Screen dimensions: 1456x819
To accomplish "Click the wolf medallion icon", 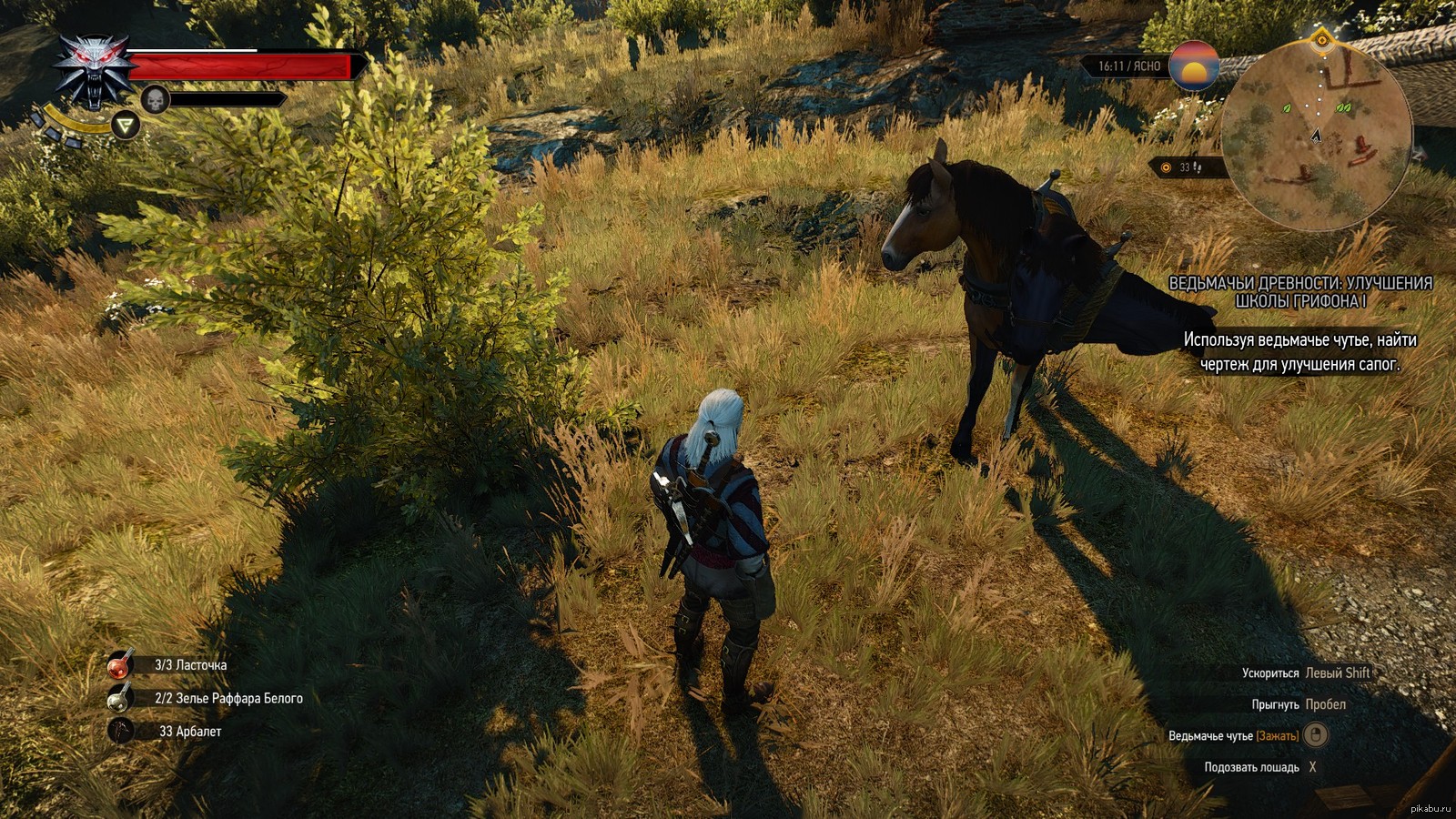I will point(94,69).
